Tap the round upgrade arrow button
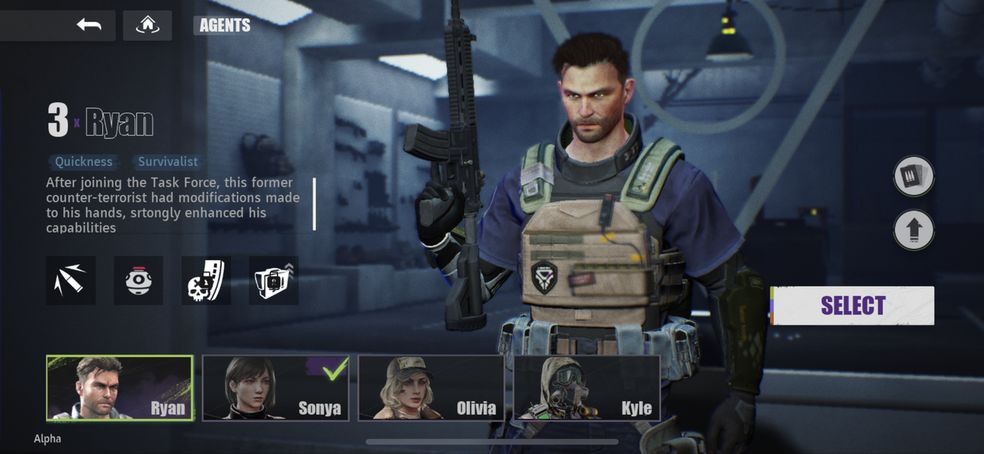The image size is (984, 454). point(913,230)
